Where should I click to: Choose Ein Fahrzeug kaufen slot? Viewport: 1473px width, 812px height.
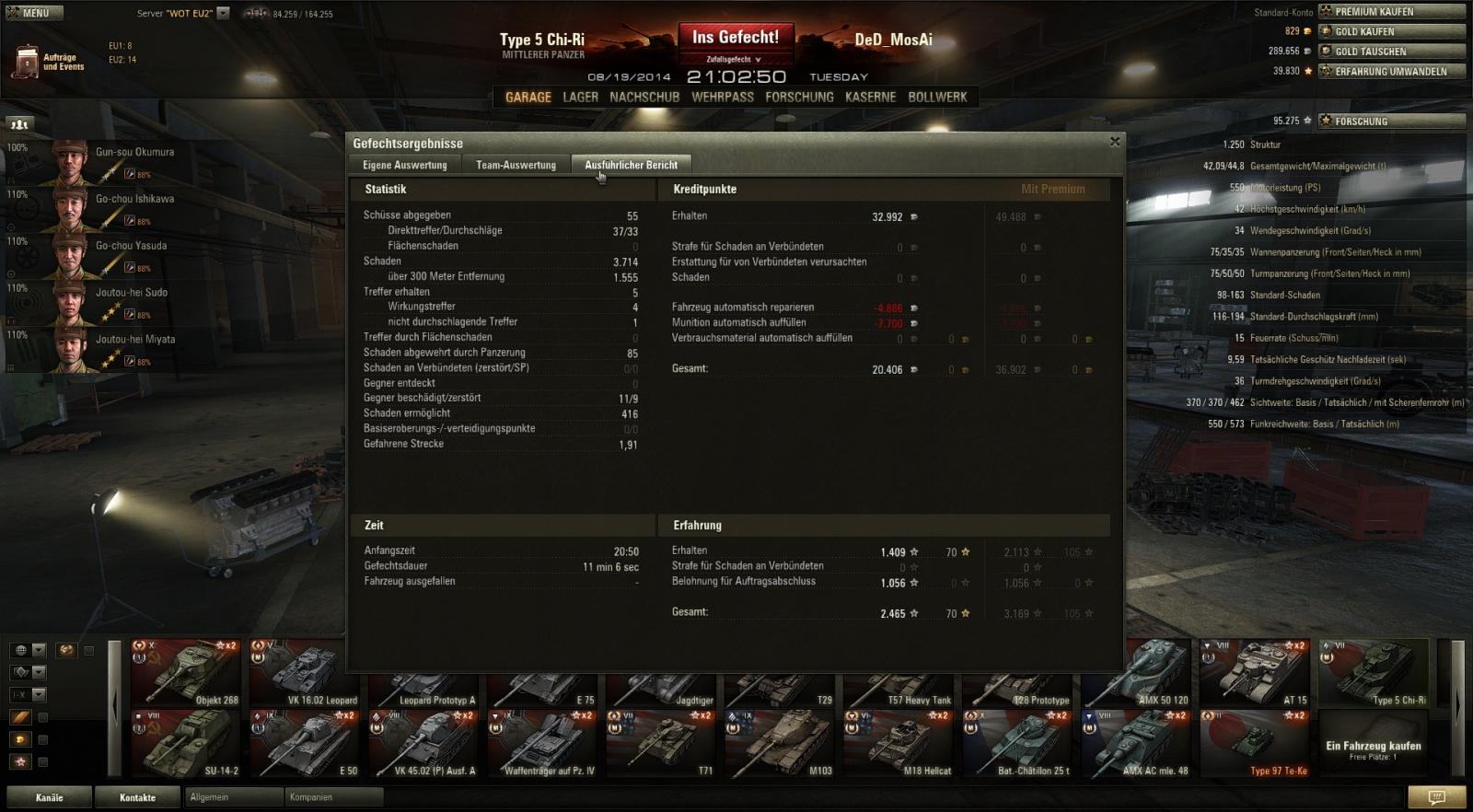tap(1373, 750)
